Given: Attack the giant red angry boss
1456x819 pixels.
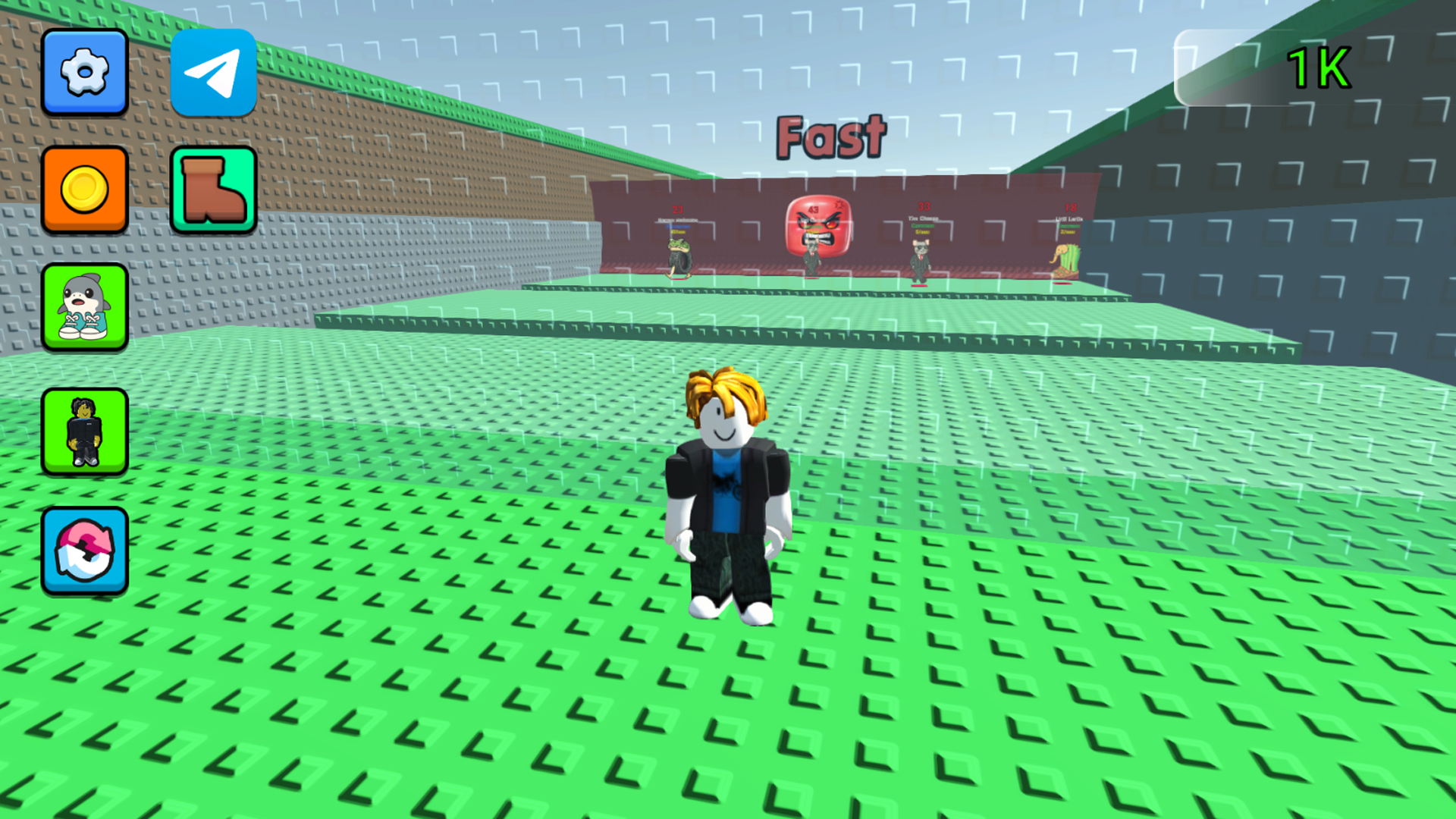Looking at the screenshot, I should [x=817, y=227].
